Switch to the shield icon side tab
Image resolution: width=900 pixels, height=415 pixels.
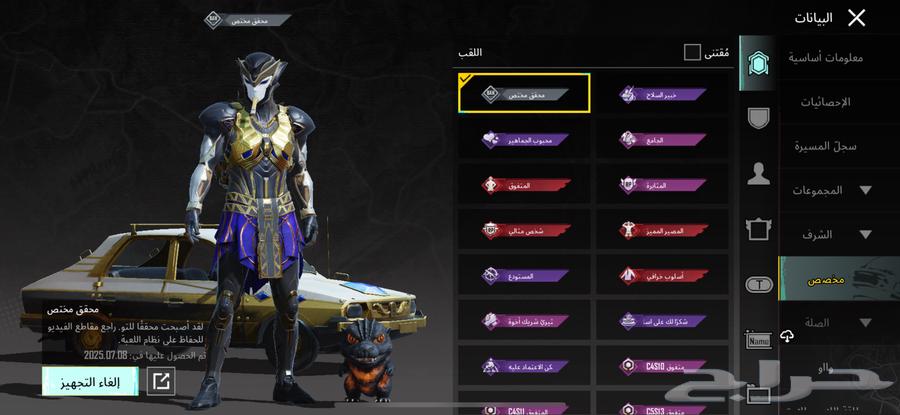point(759,118)
